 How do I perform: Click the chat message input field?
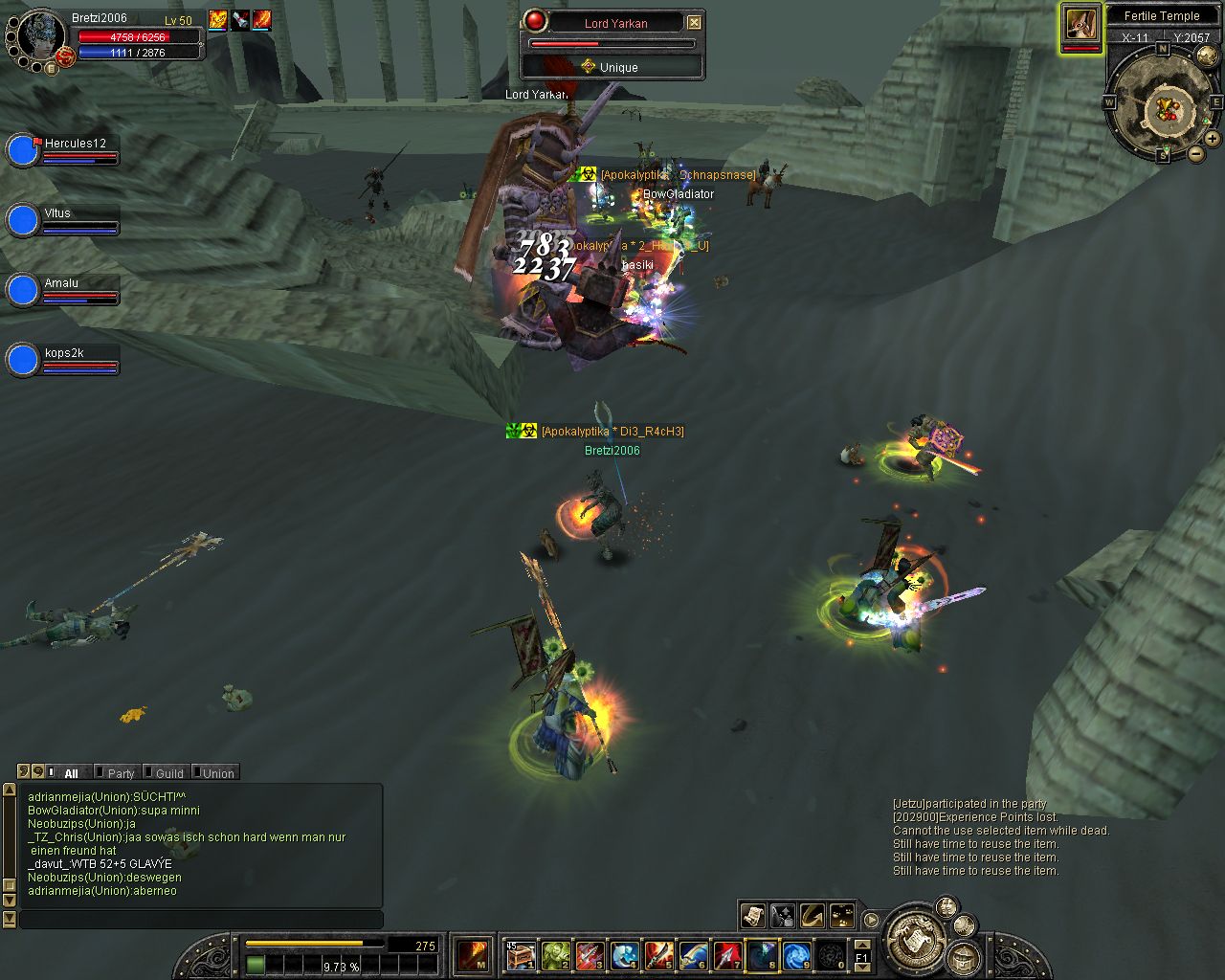click(201, 919)
